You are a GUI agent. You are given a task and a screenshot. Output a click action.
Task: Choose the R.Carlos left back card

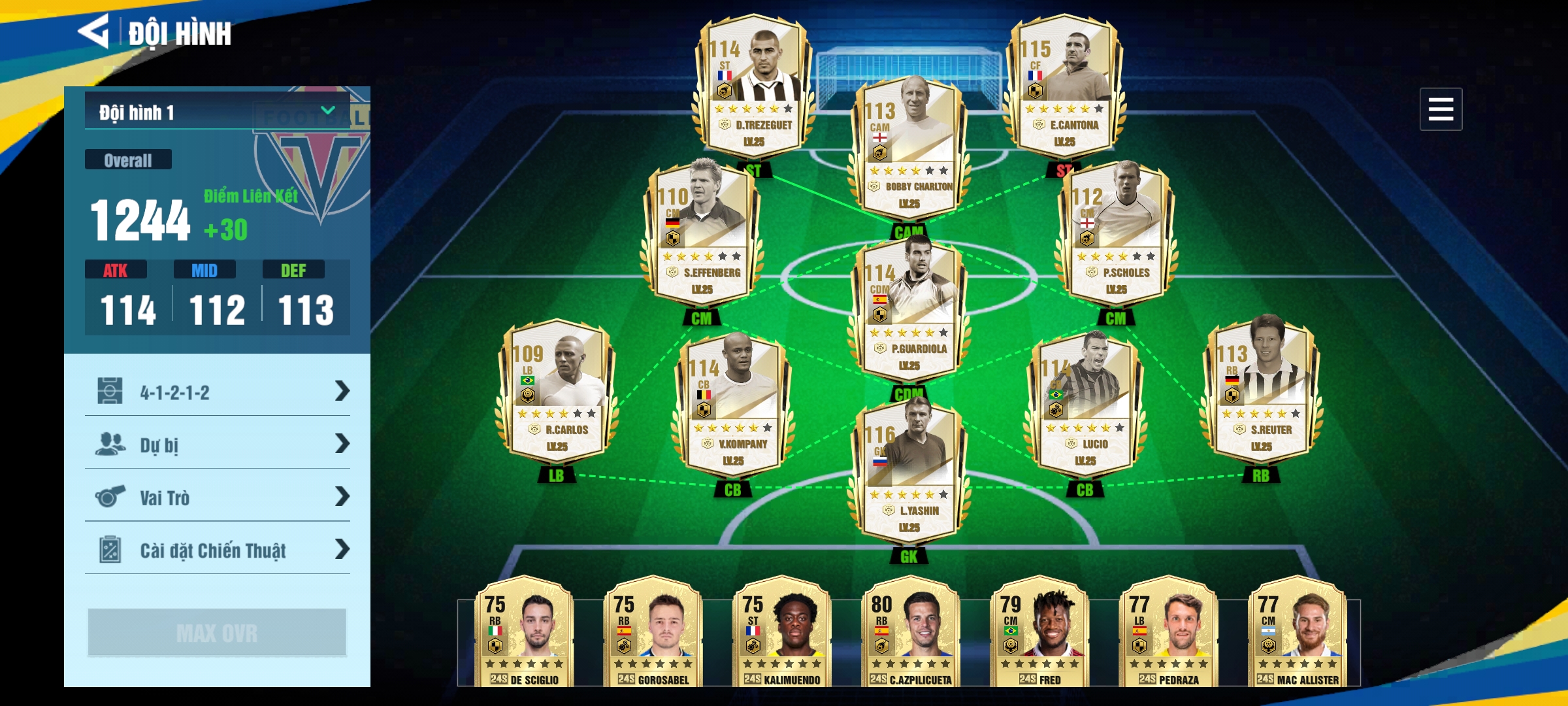point(556,394)
